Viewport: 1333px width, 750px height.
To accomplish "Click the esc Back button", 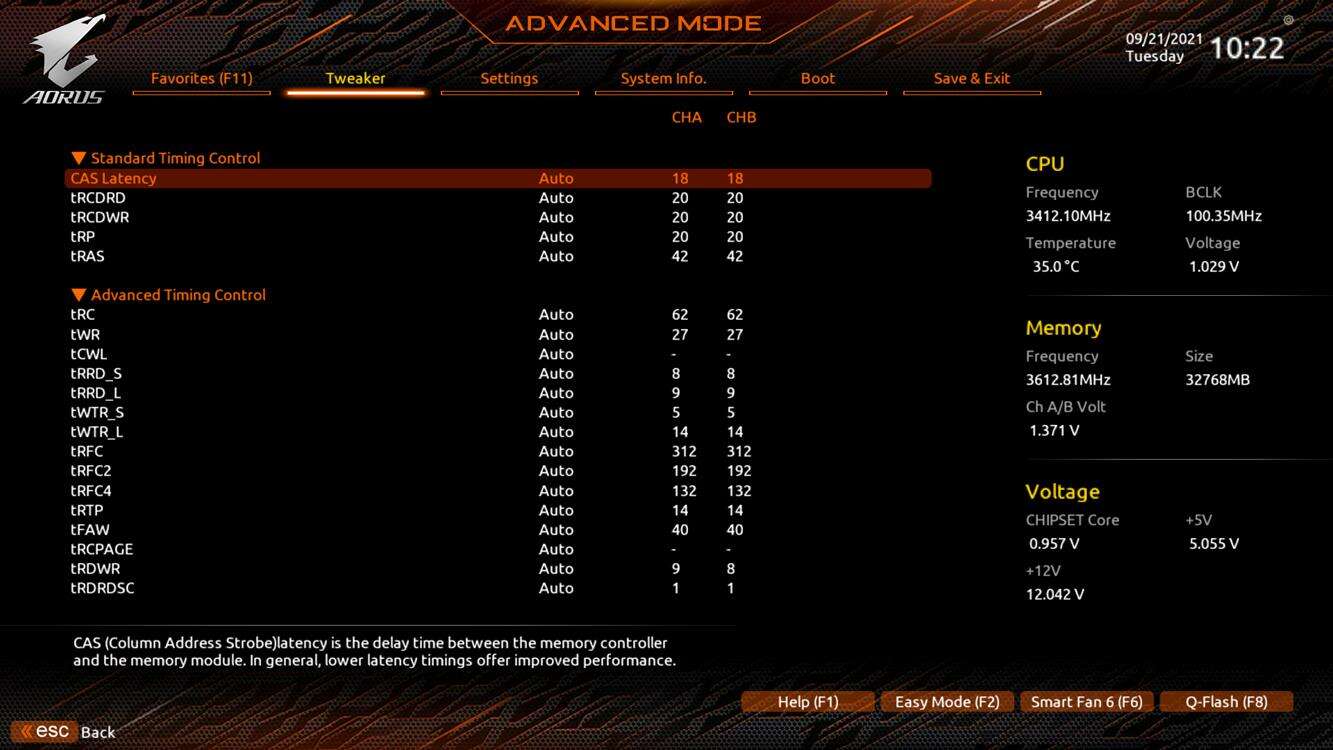I will pos(66,732).
